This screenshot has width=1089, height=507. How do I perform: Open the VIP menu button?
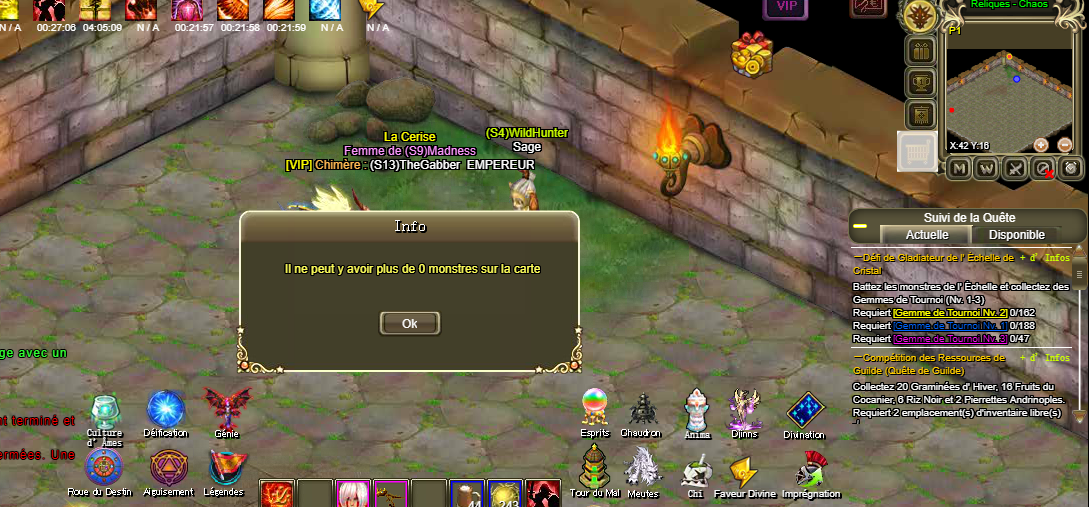tap(787, 7)
